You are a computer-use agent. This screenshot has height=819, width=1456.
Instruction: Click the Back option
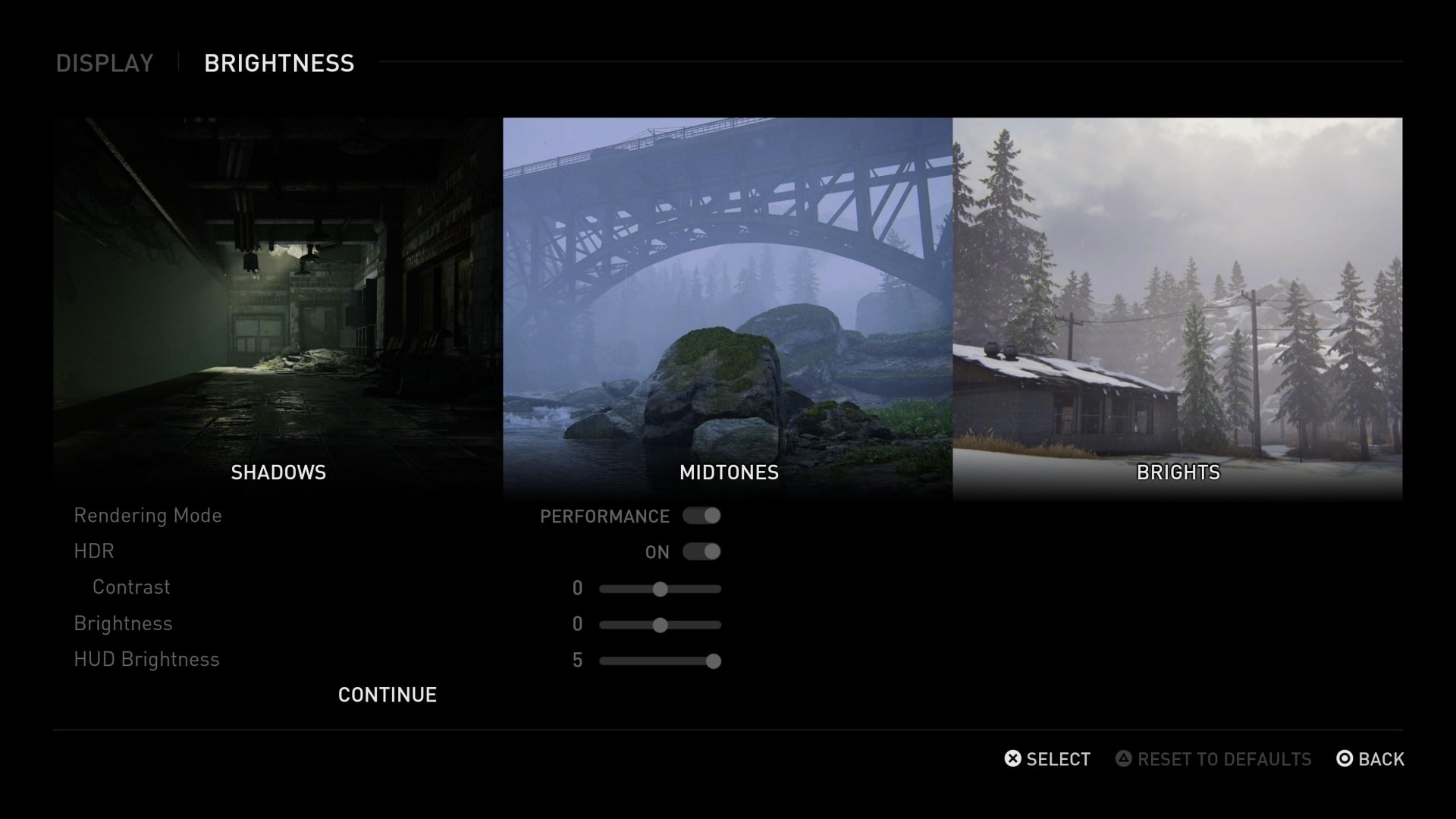click(x=1370, y=759)
